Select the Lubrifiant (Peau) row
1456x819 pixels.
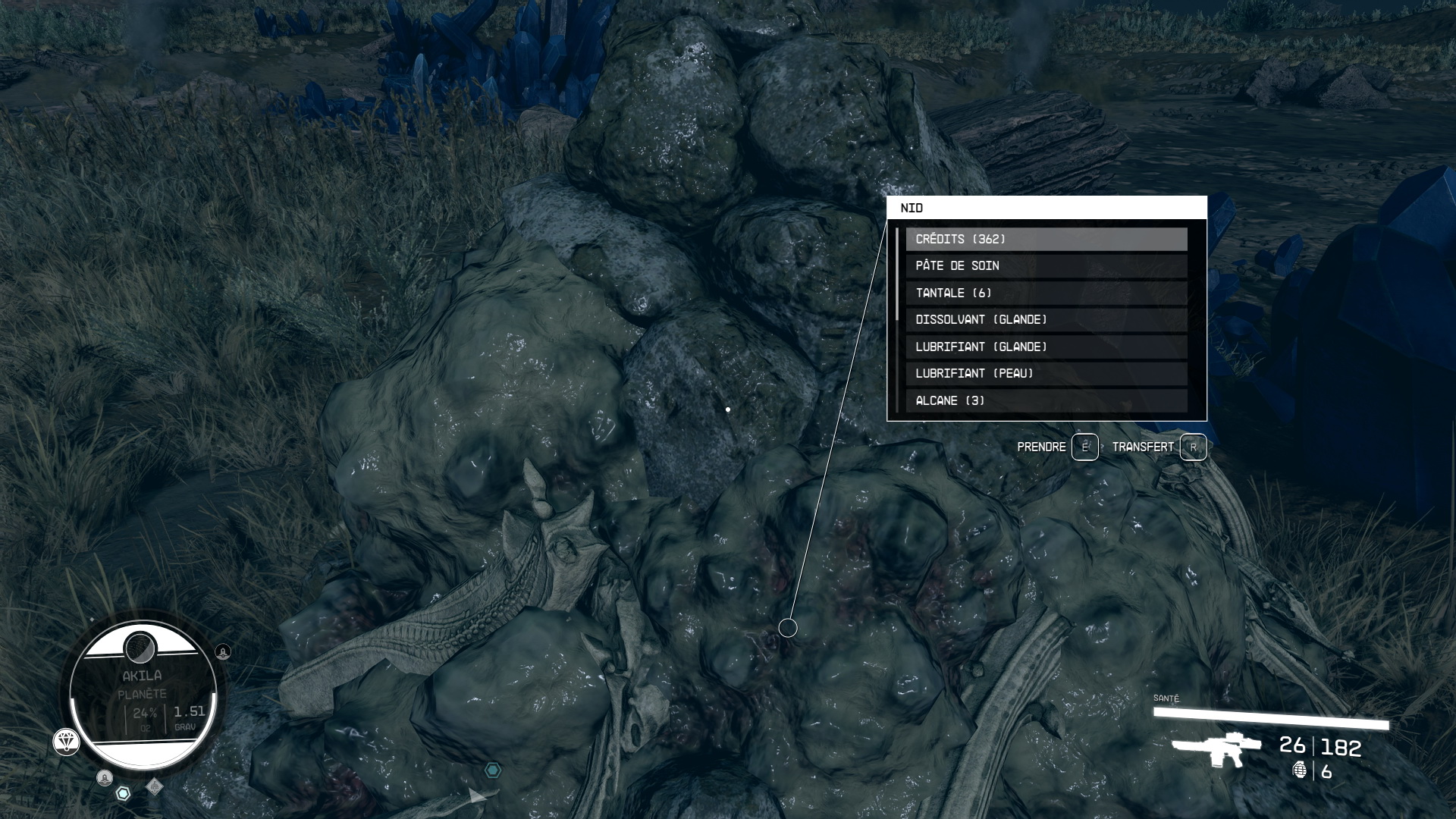pos(1046,374)
